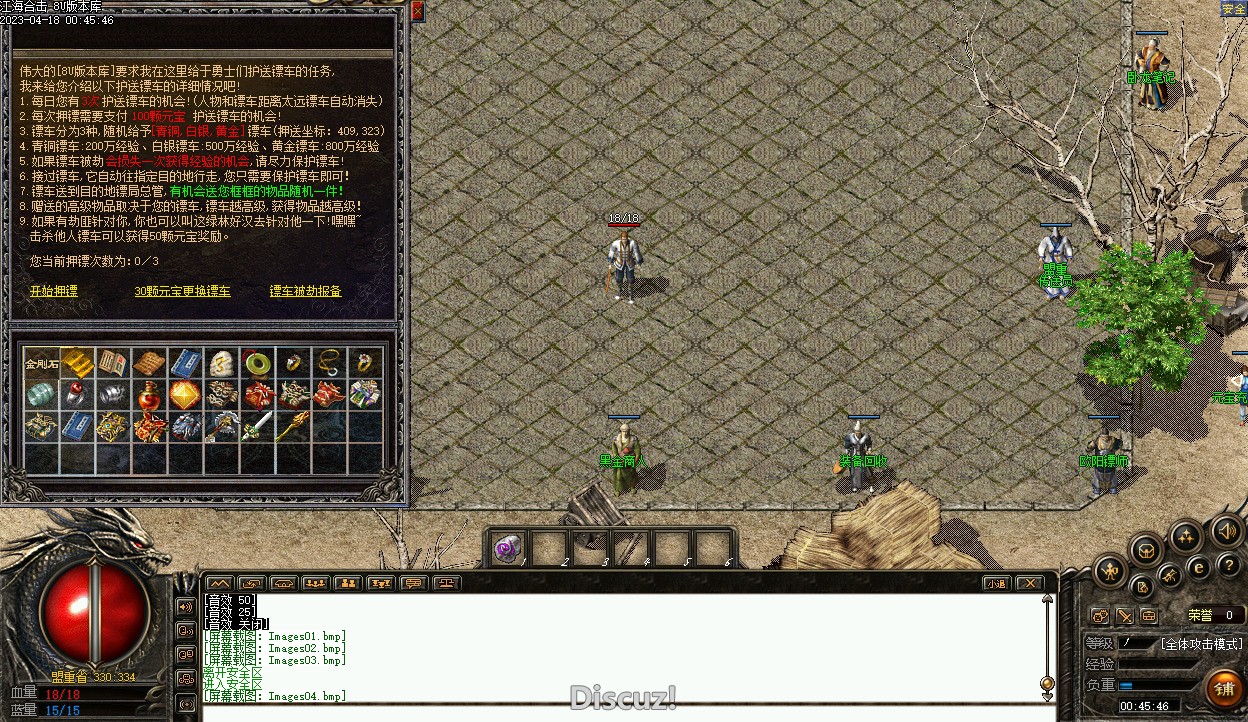
Task: Open the character panel round button
Action: 1110,572
